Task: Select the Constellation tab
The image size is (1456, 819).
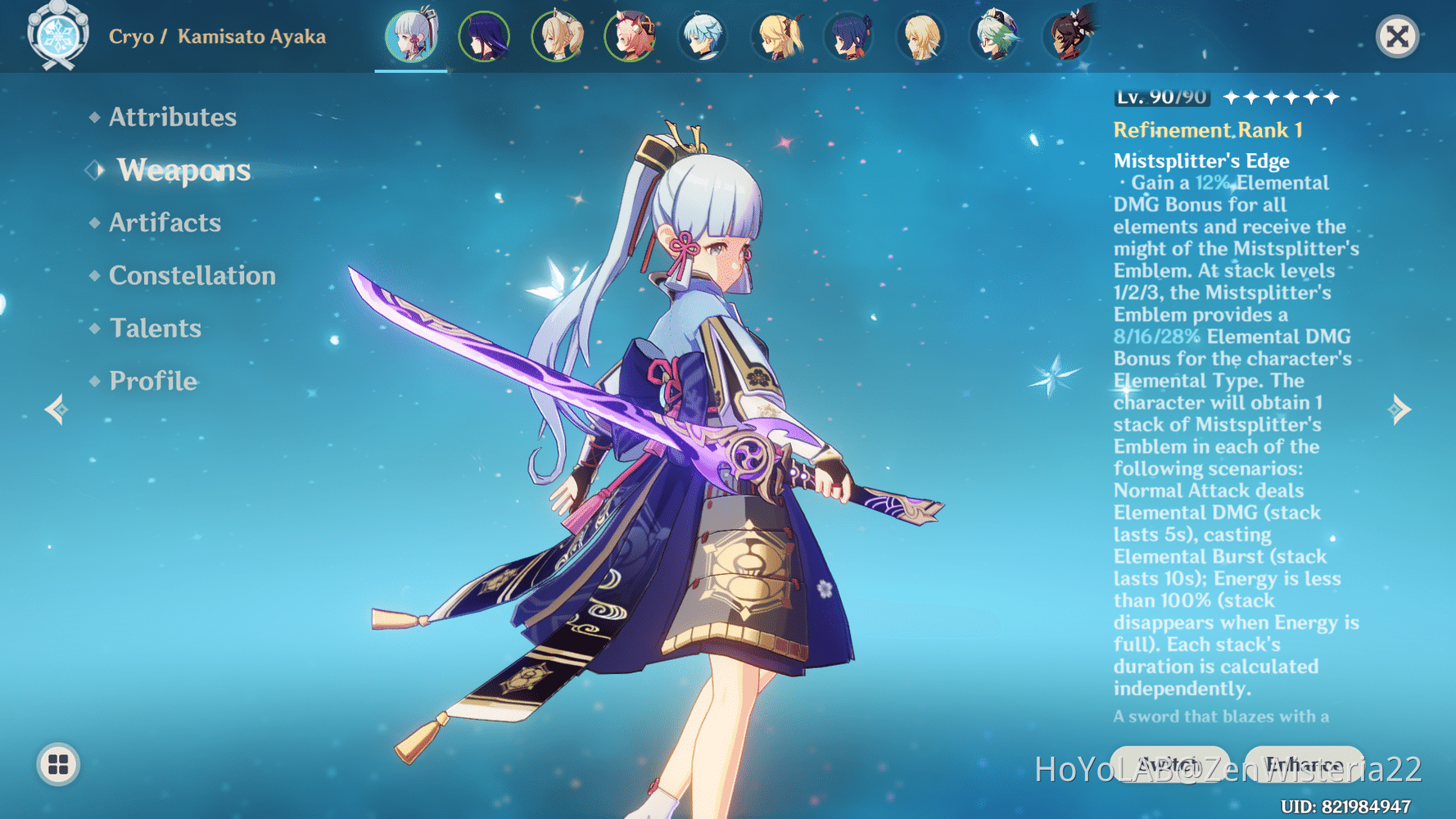Action: click(x=192, y=275)
